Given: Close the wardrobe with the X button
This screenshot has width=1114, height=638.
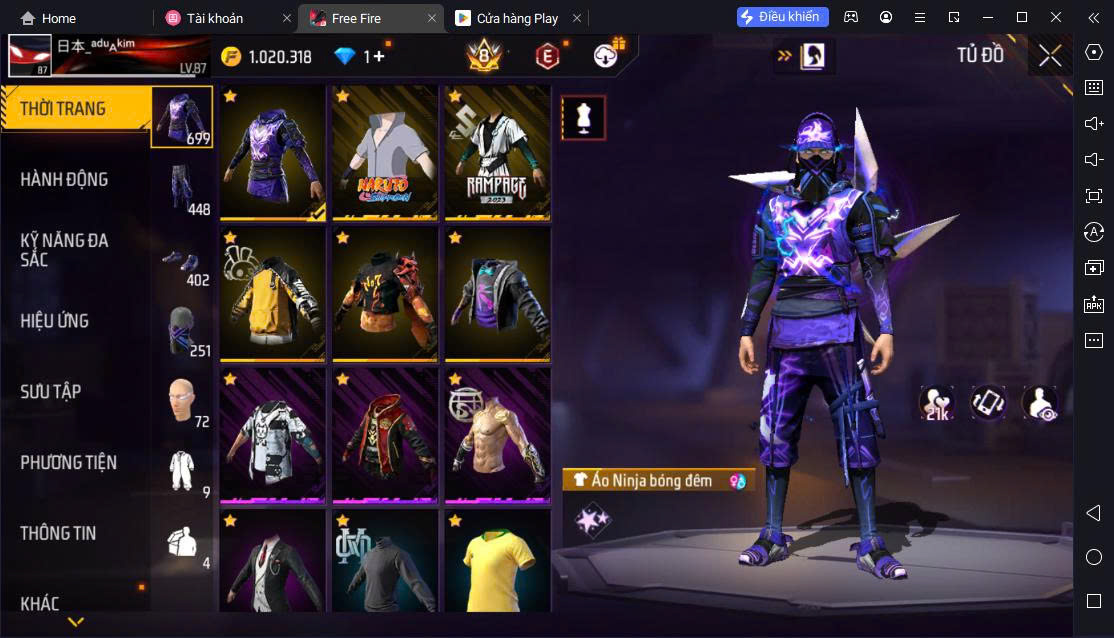Looking at the screenshot, I should (1050, 56).
